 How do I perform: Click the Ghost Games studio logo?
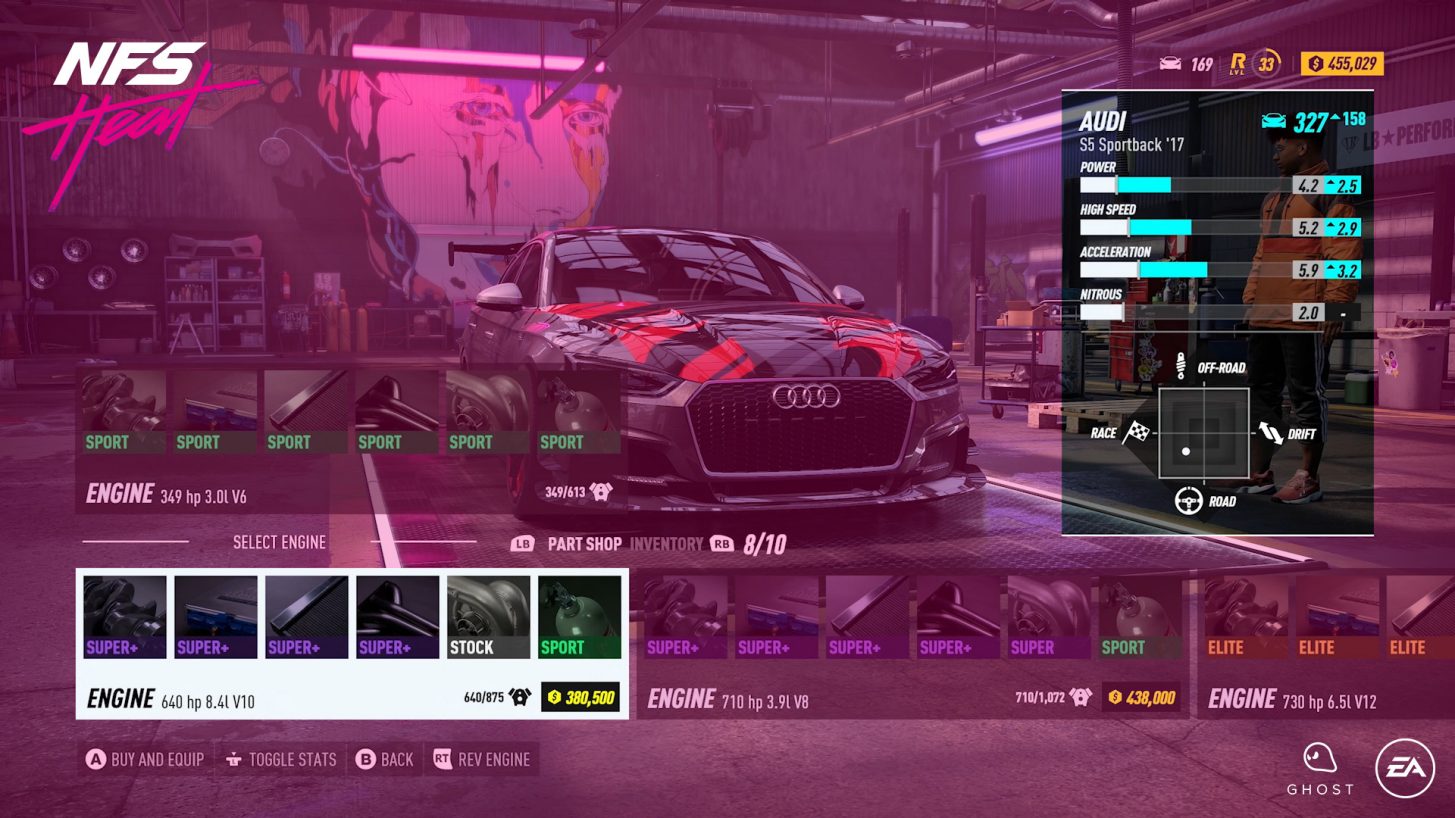[1320, 765]
